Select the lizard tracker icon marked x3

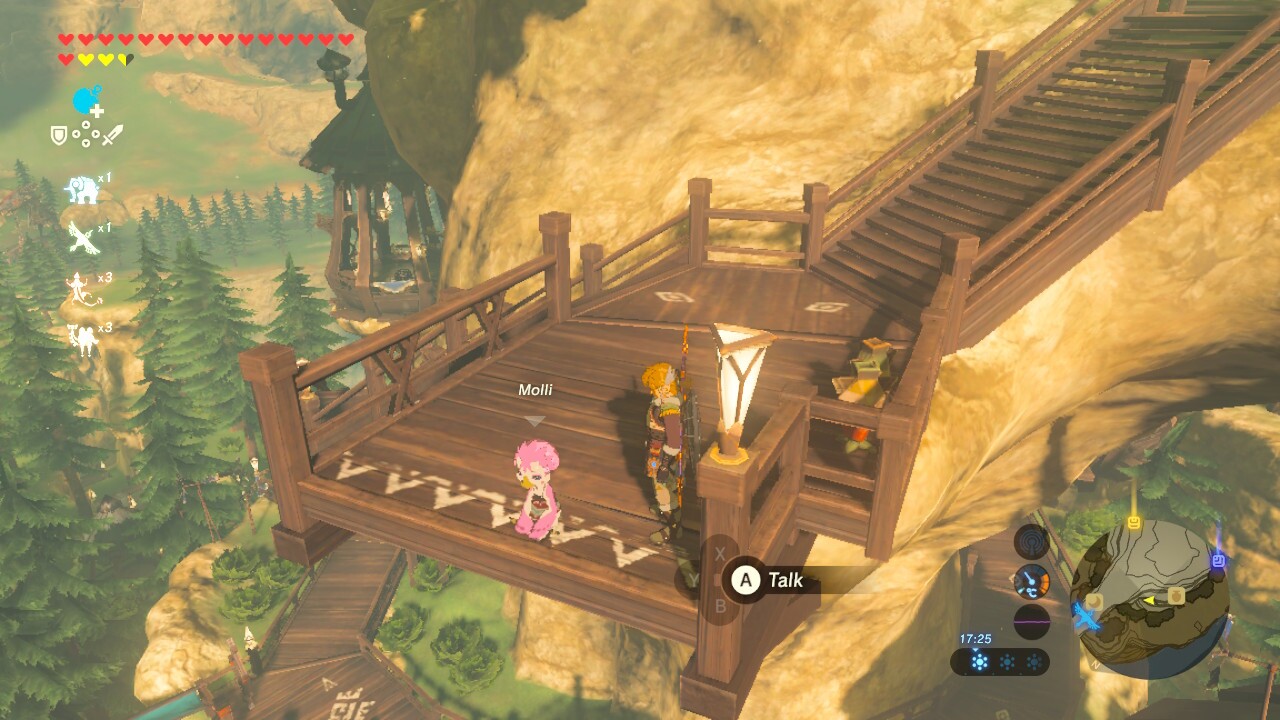click(x=77, y=290)
